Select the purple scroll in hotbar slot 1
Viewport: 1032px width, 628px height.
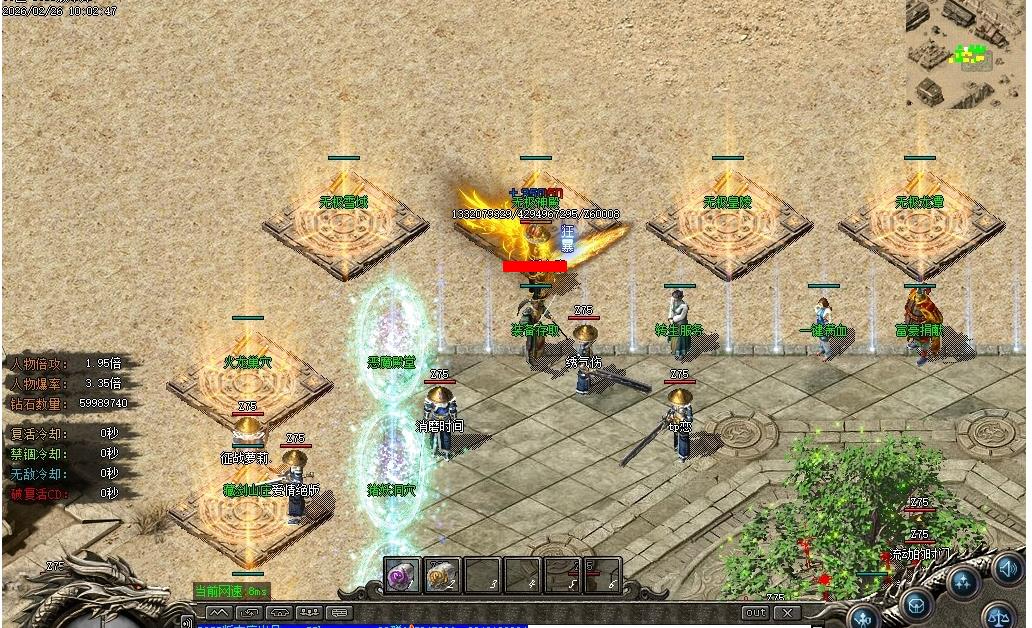pos(402,576)
